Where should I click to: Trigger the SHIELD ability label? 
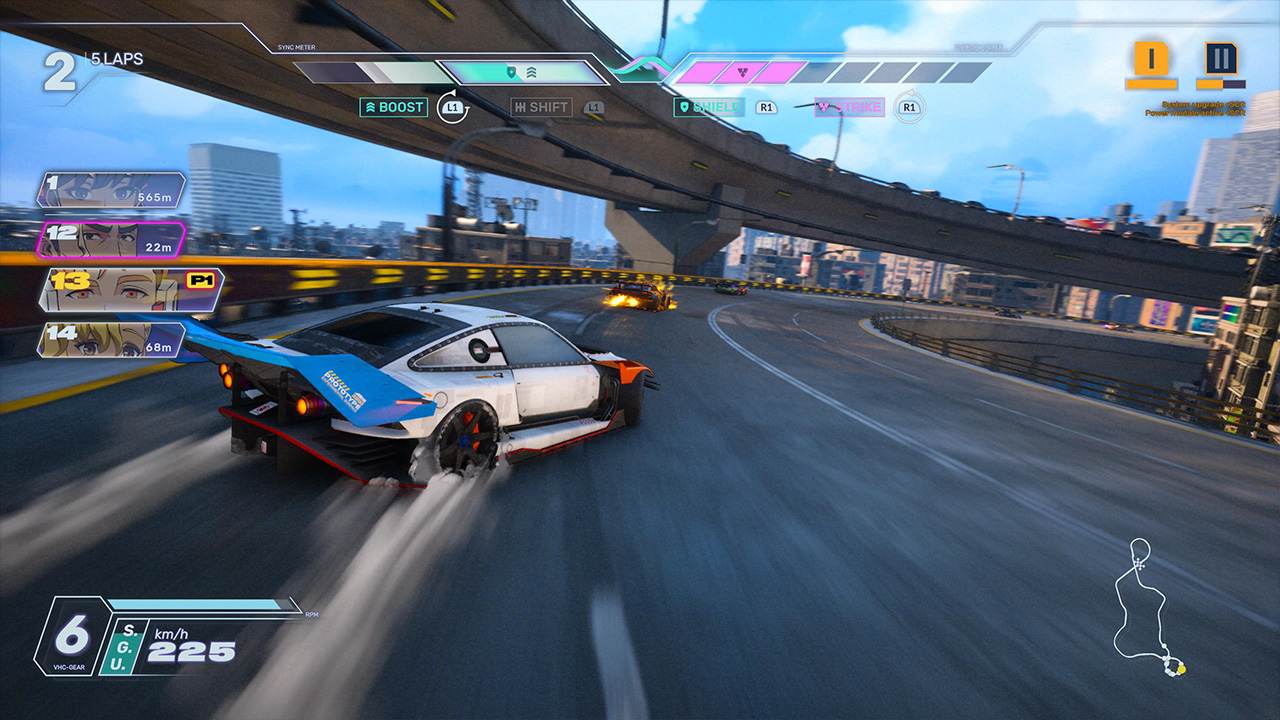pos(709,107)
